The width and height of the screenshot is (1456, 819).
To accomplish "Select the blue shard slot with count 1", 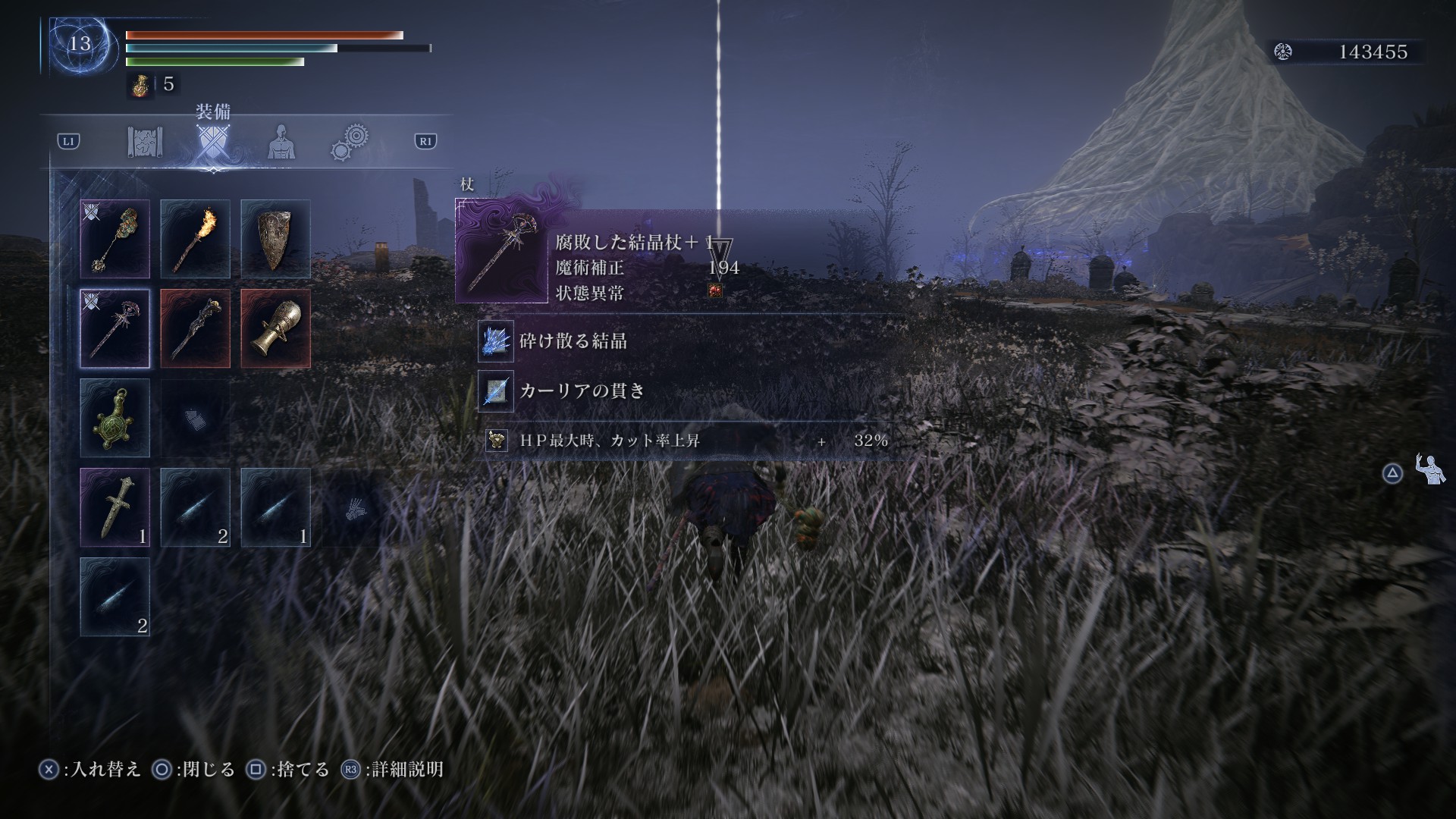I will [275, 507].
